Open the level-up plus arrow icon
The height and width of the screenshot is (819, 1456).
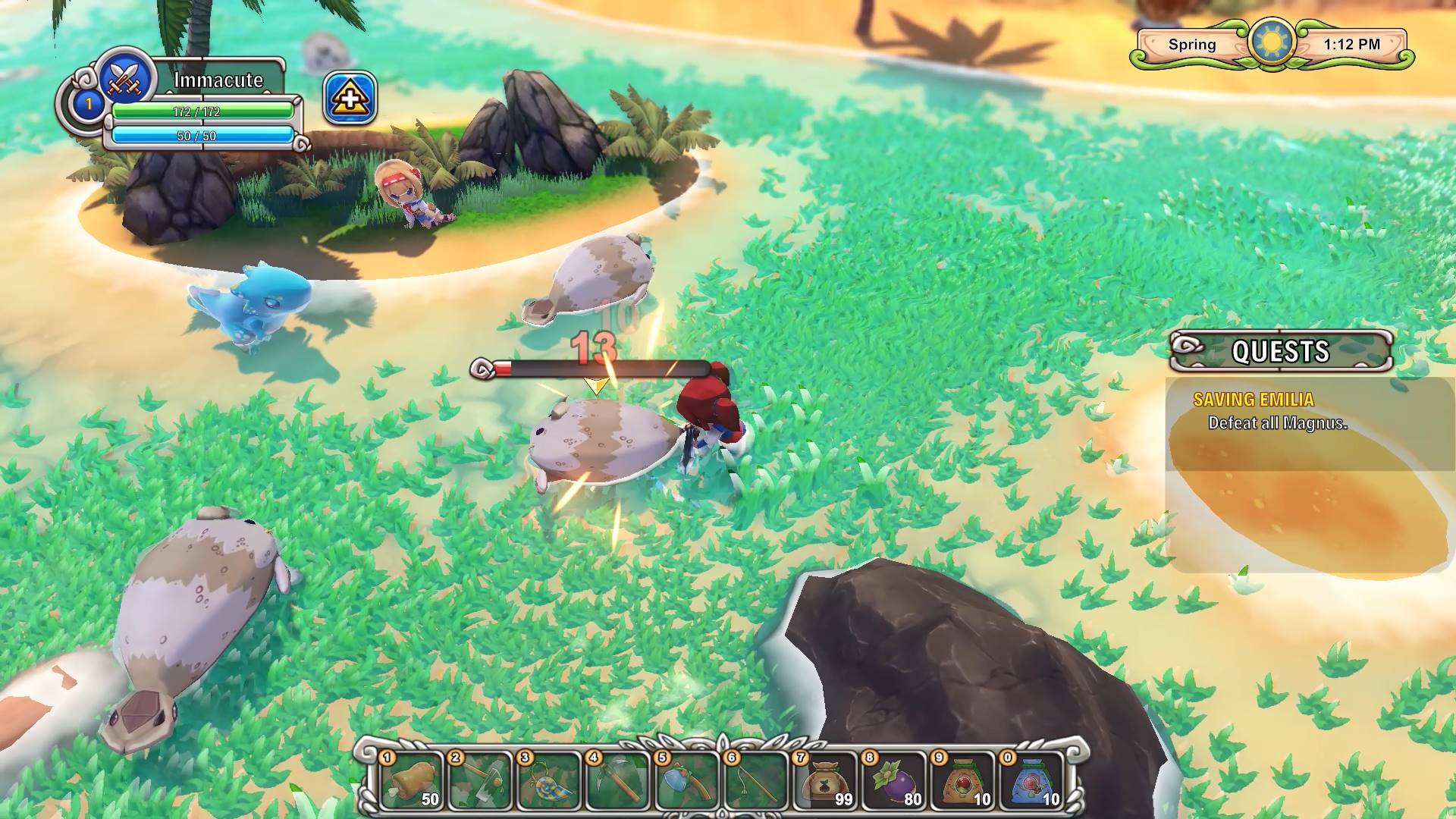[350, 99]
